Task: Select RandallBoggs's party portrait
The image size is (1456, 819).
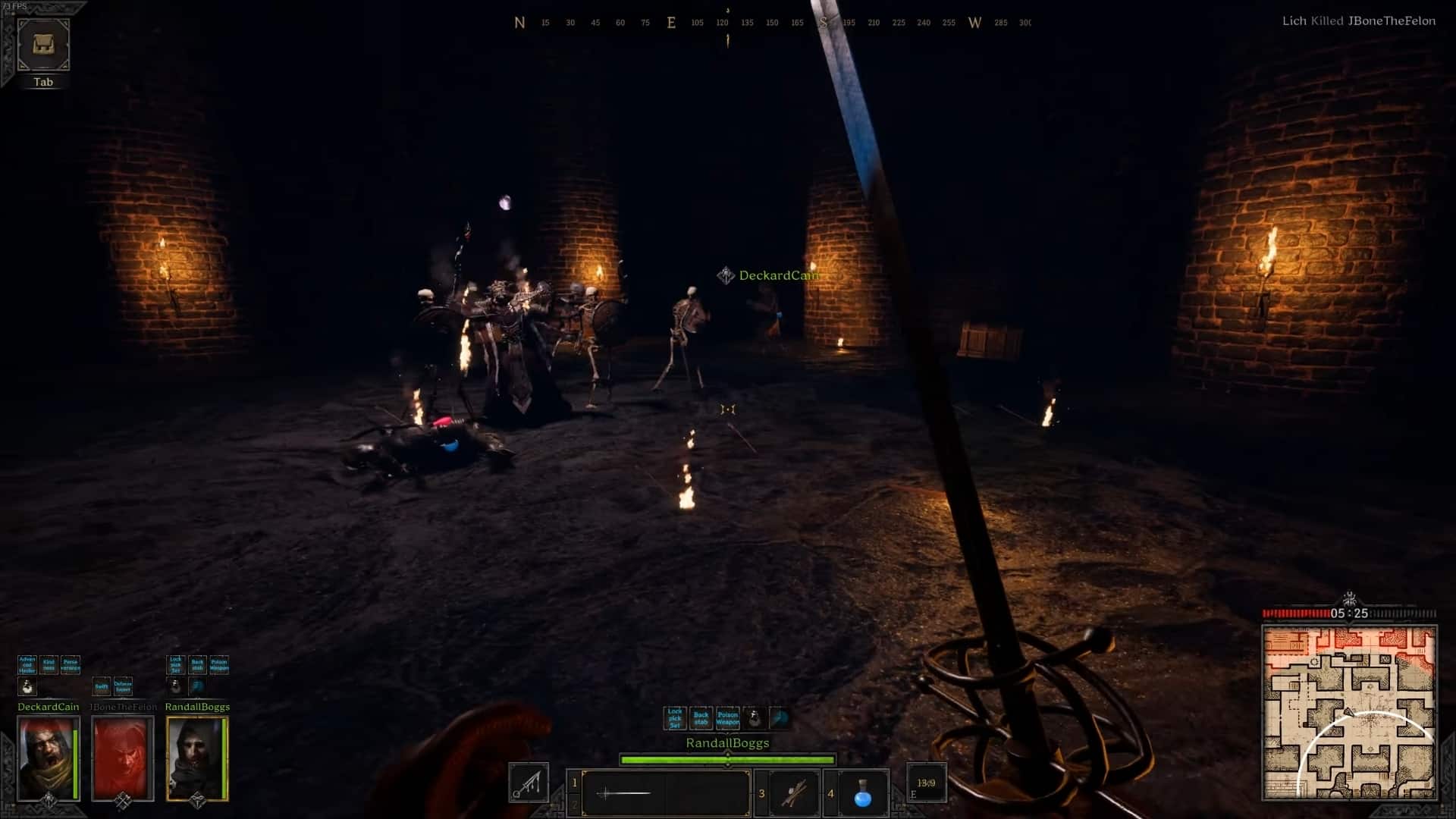Action: coord(196,758)
